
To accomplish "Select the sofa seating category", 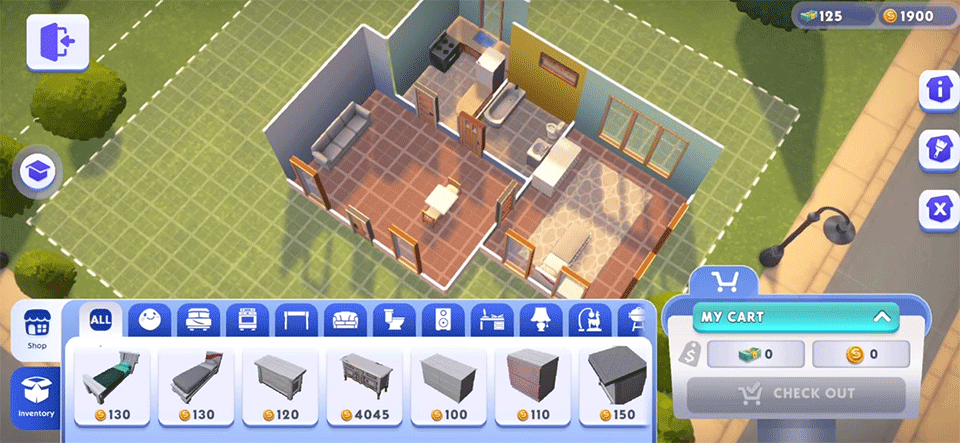I will 345,320.
